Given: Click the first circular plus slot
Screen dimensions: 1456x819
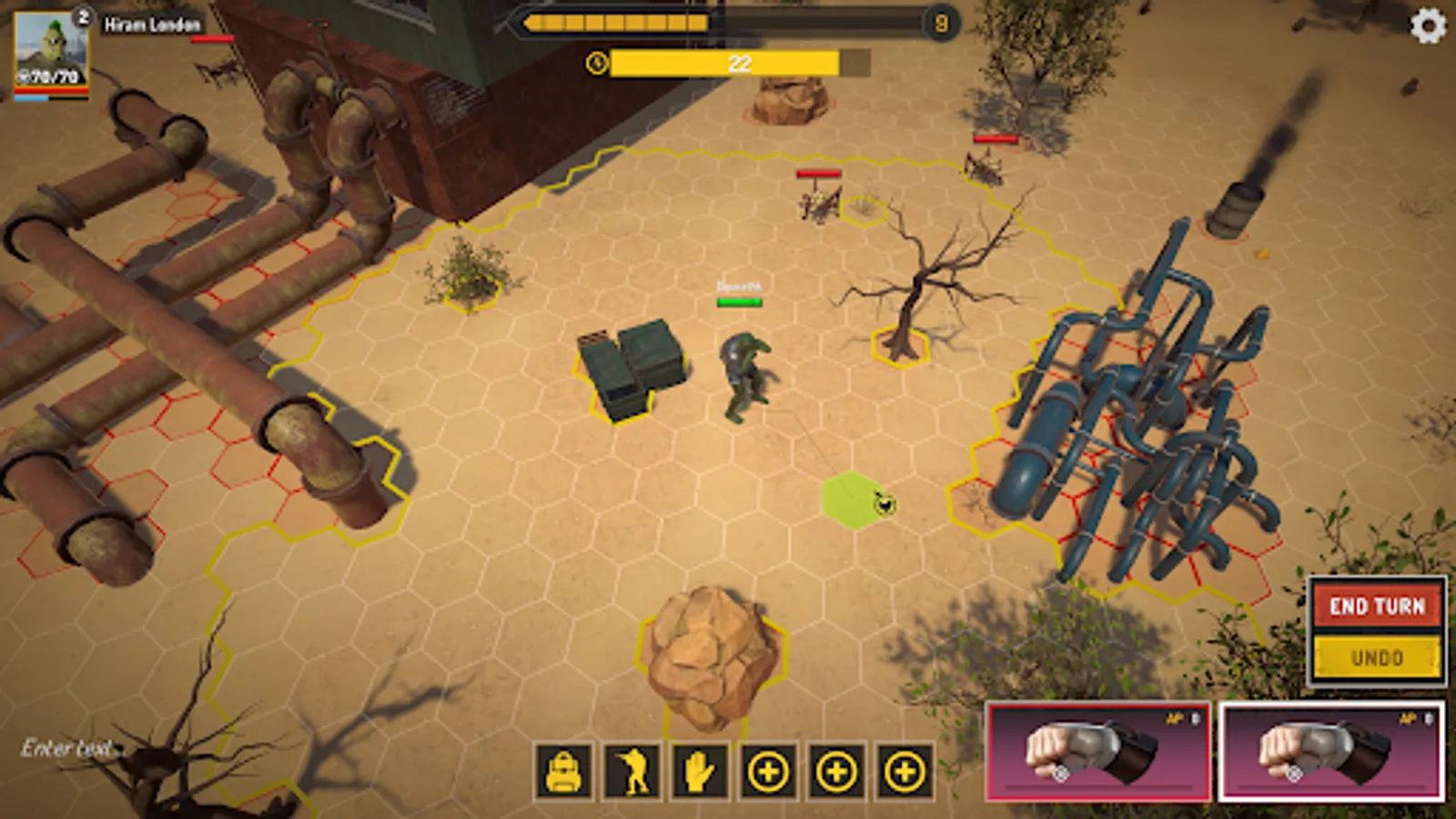Looking at the screenshot, I should coord(768,773).
